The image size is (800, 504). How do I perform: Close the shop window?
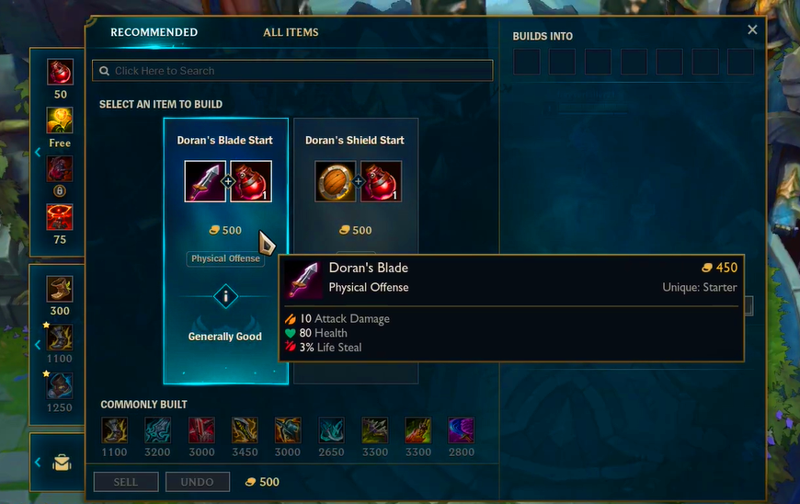753,30
